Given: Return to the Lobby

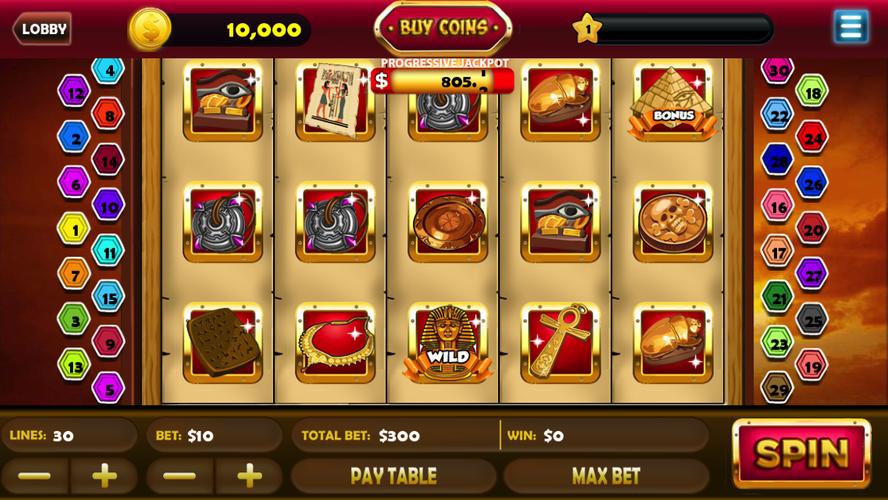Looking at the screenshot, I should (42, 29).
